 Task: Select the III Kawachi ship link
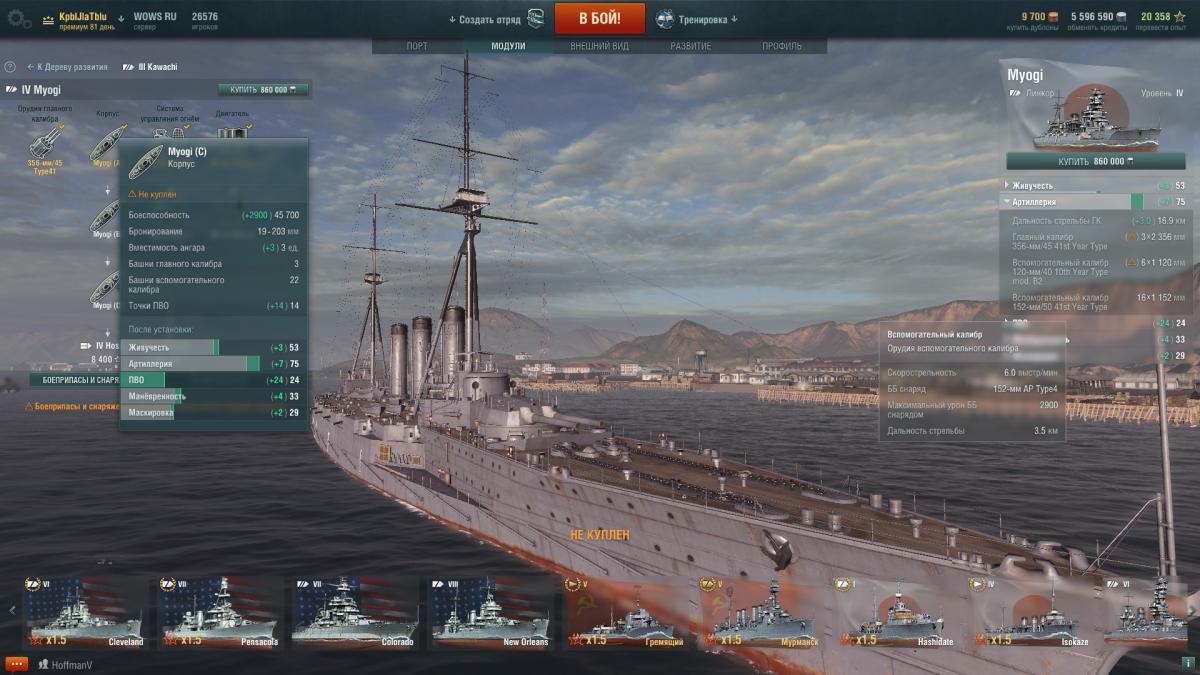pyautogui.click(x=150, y=67)
